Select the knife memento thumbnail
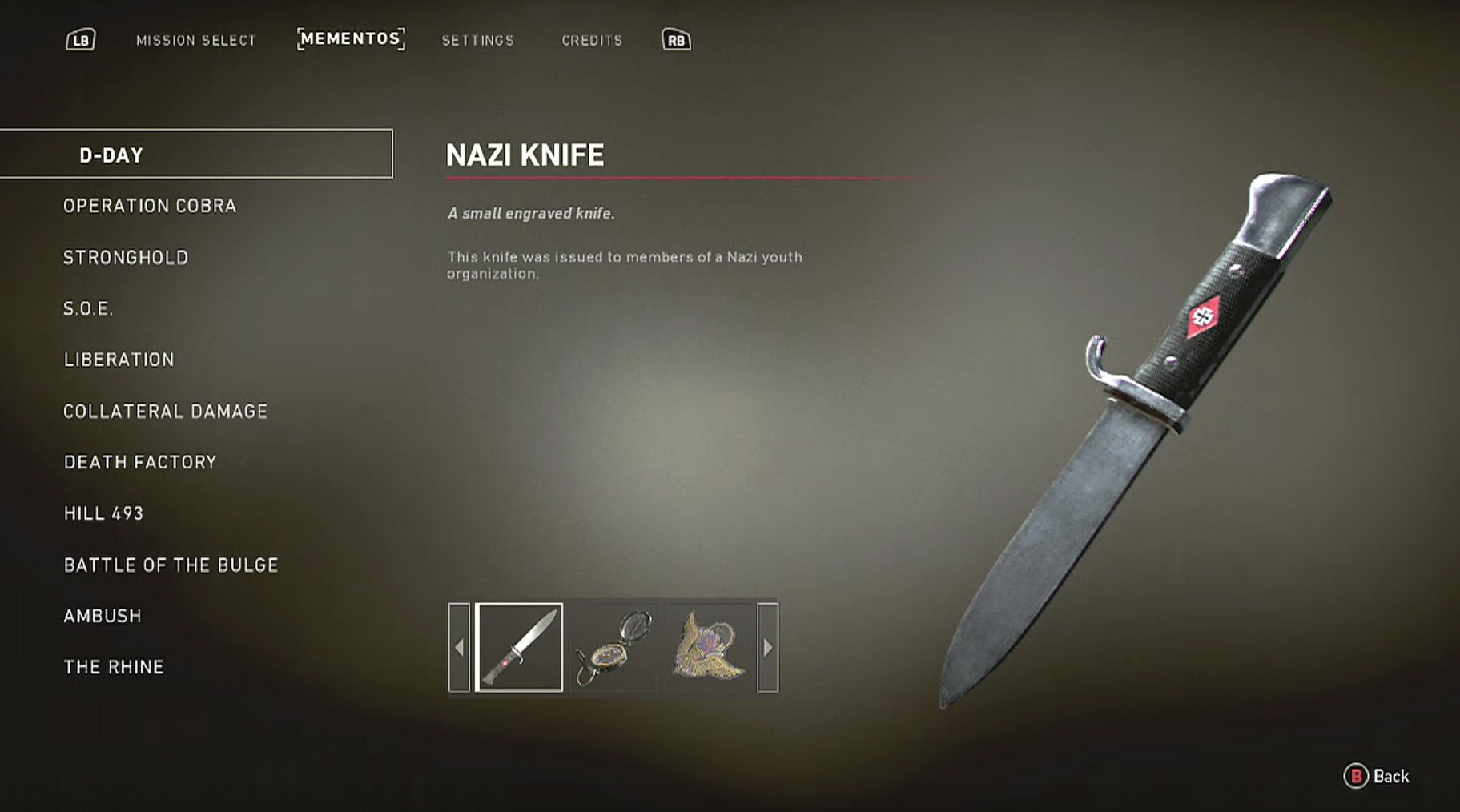The image size is (1460, 812). point(519,646)
